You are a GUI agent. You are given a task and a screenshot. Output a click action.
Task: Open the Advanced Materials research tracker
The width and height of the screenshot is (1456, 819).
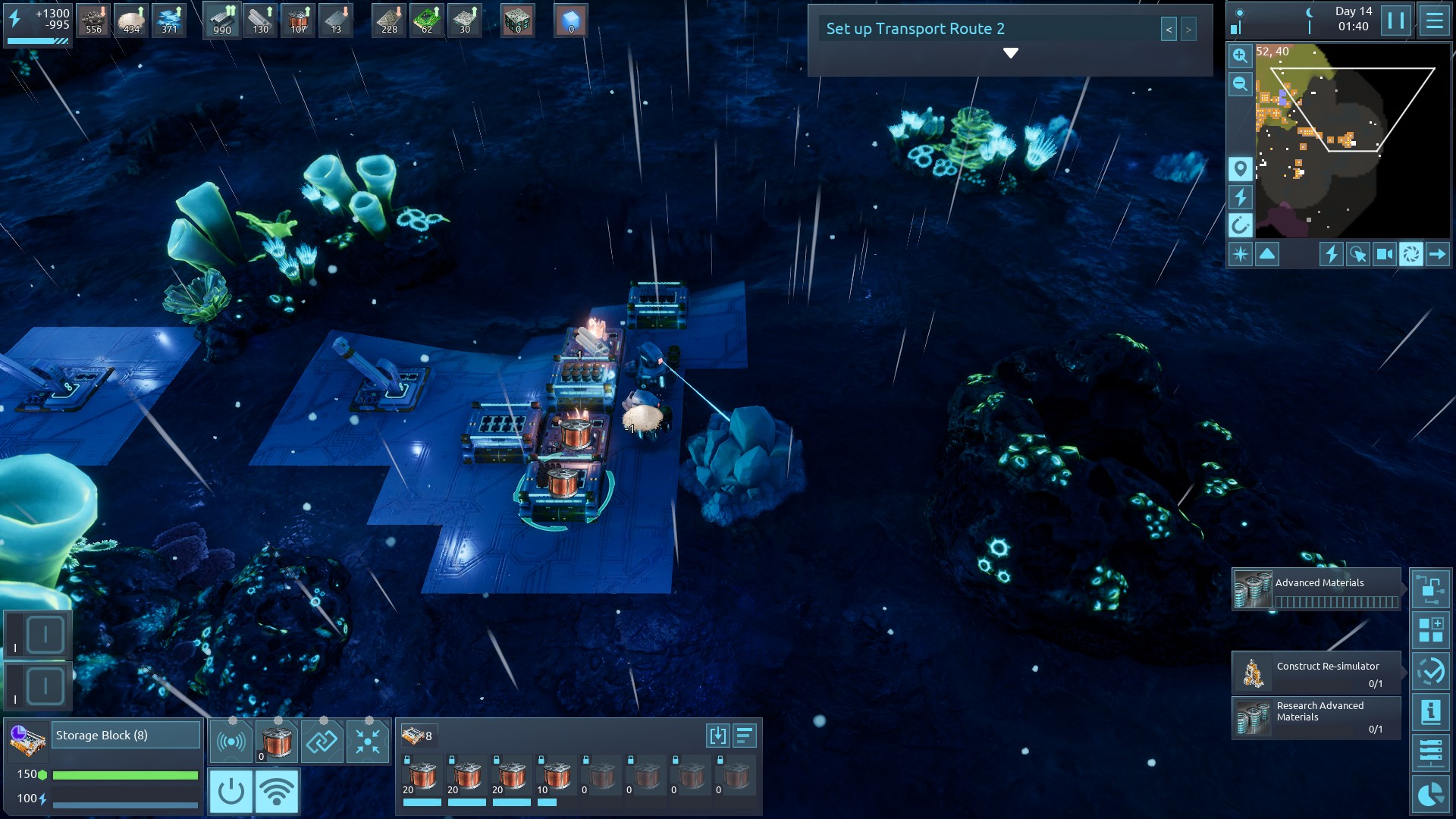(1316, 589)
